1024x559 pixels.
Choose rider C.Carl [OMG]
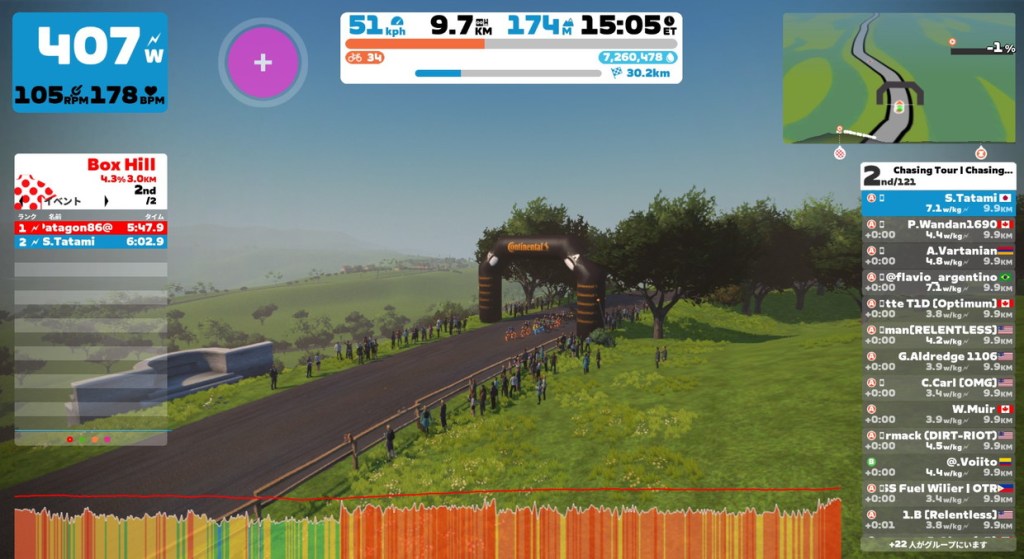[938, 386]
